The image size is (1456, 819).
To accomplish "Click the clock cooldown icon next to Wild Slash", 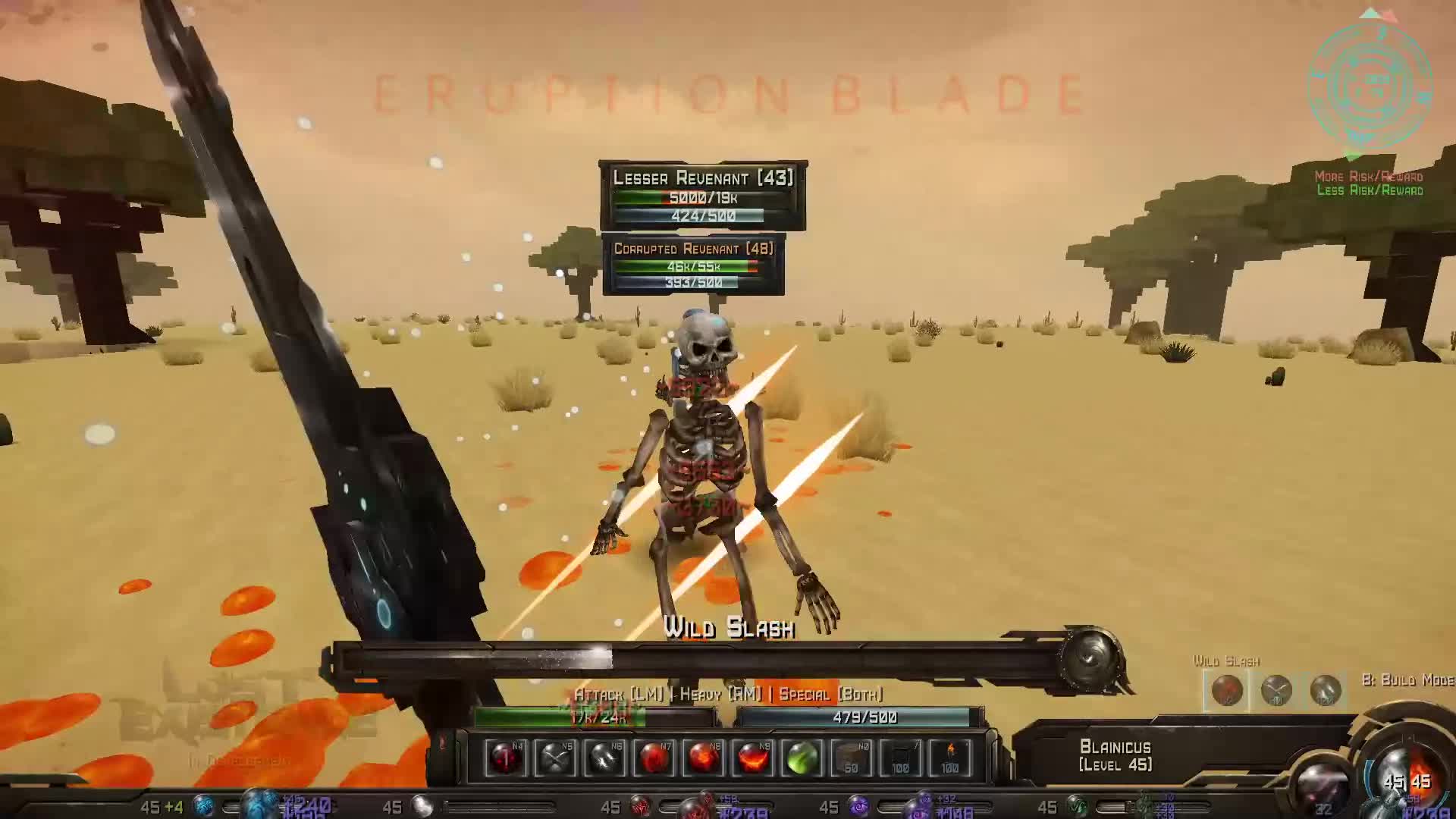I will (1276, 690).
